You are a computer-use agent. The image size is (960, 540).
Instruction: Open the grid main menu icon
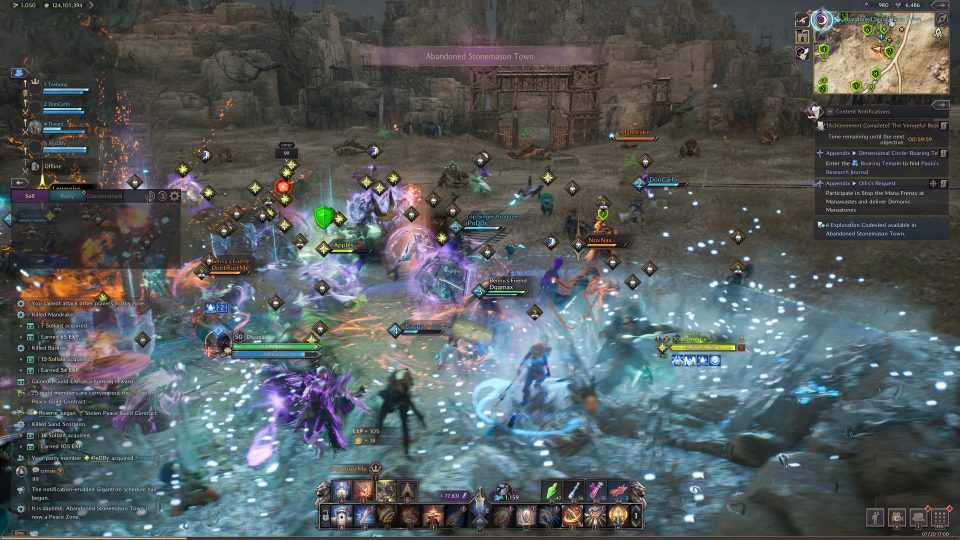[939, 517]
